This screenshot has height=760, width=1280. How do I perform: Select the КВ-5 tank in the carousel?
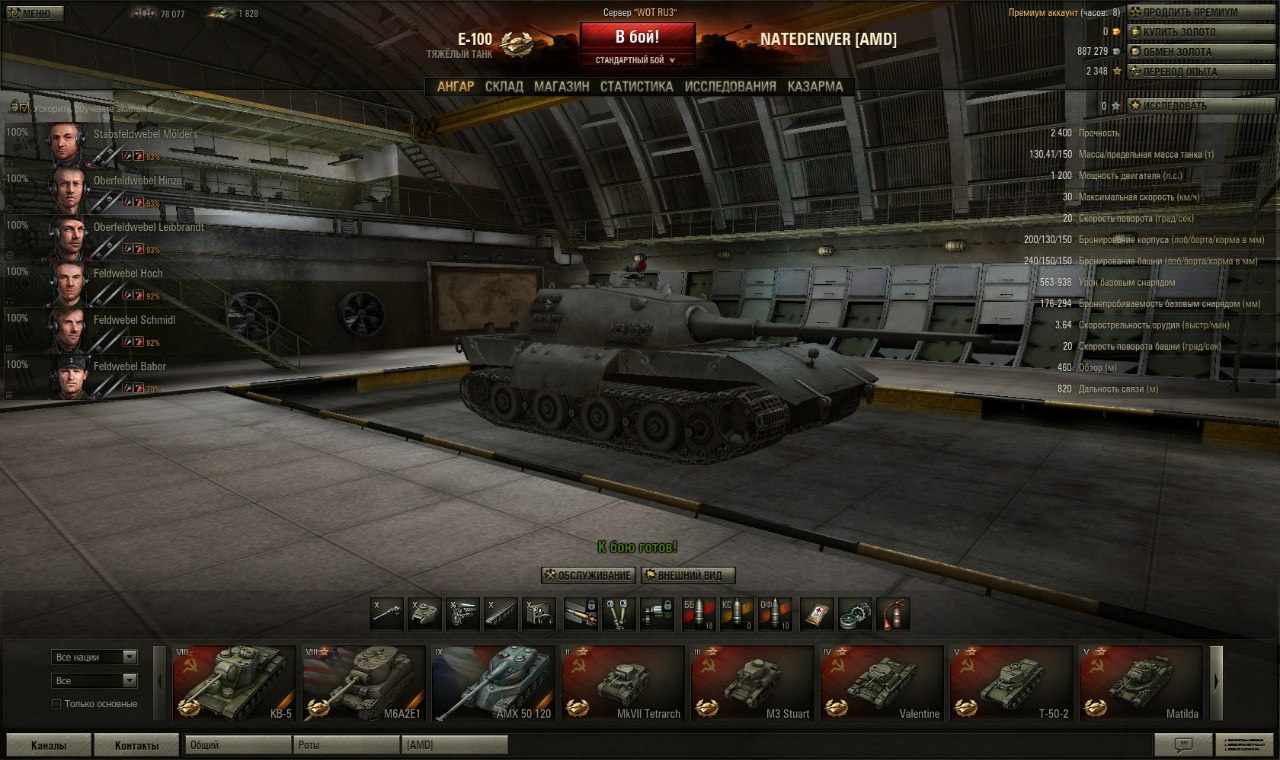(x=235, y=683)
